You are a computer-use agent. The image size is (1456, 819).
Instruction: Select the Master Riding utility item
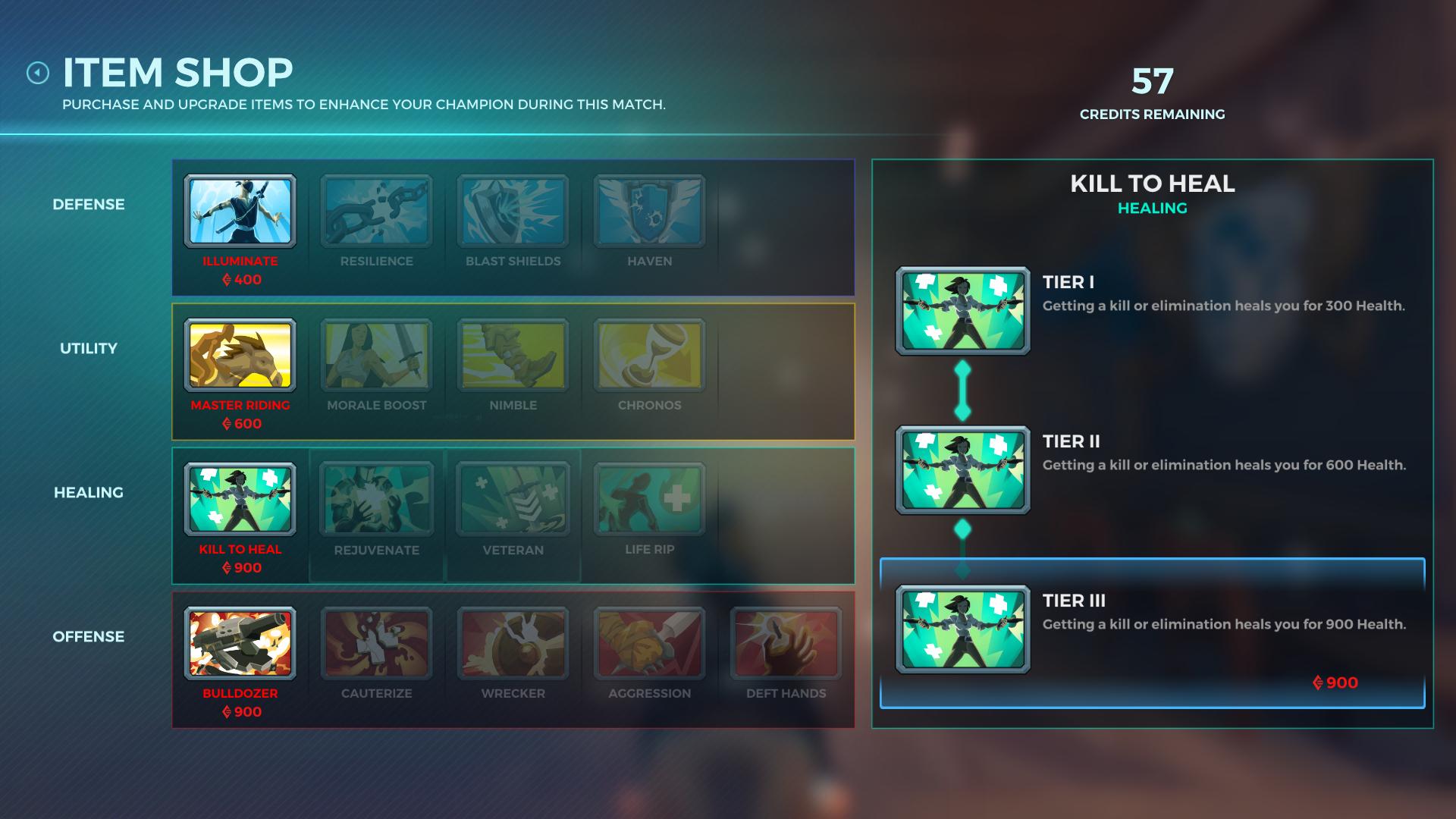coord(240,356)
